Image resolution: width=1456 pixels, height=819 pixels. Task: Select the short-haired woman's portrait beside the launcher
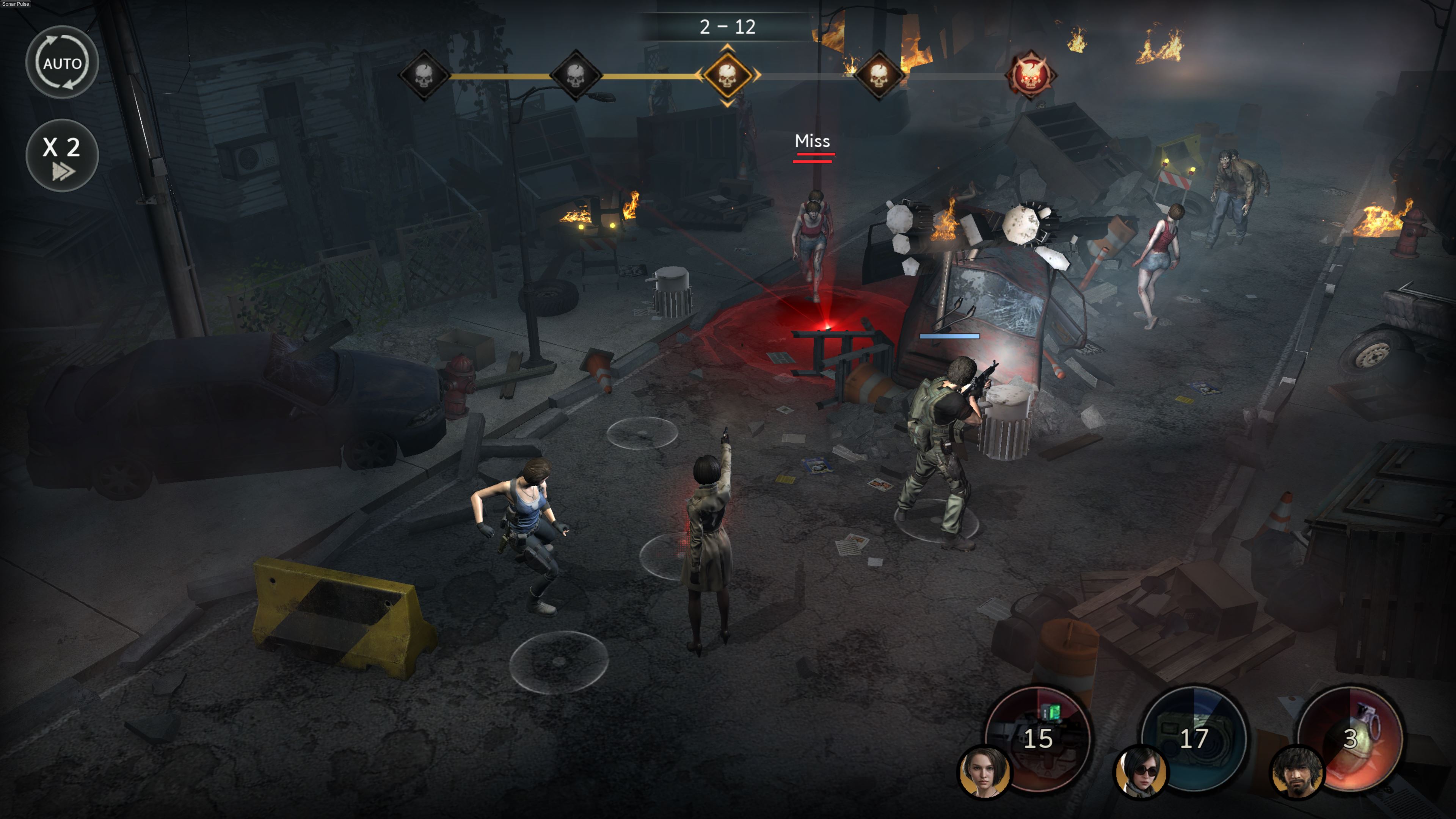[x=984, y=772]
